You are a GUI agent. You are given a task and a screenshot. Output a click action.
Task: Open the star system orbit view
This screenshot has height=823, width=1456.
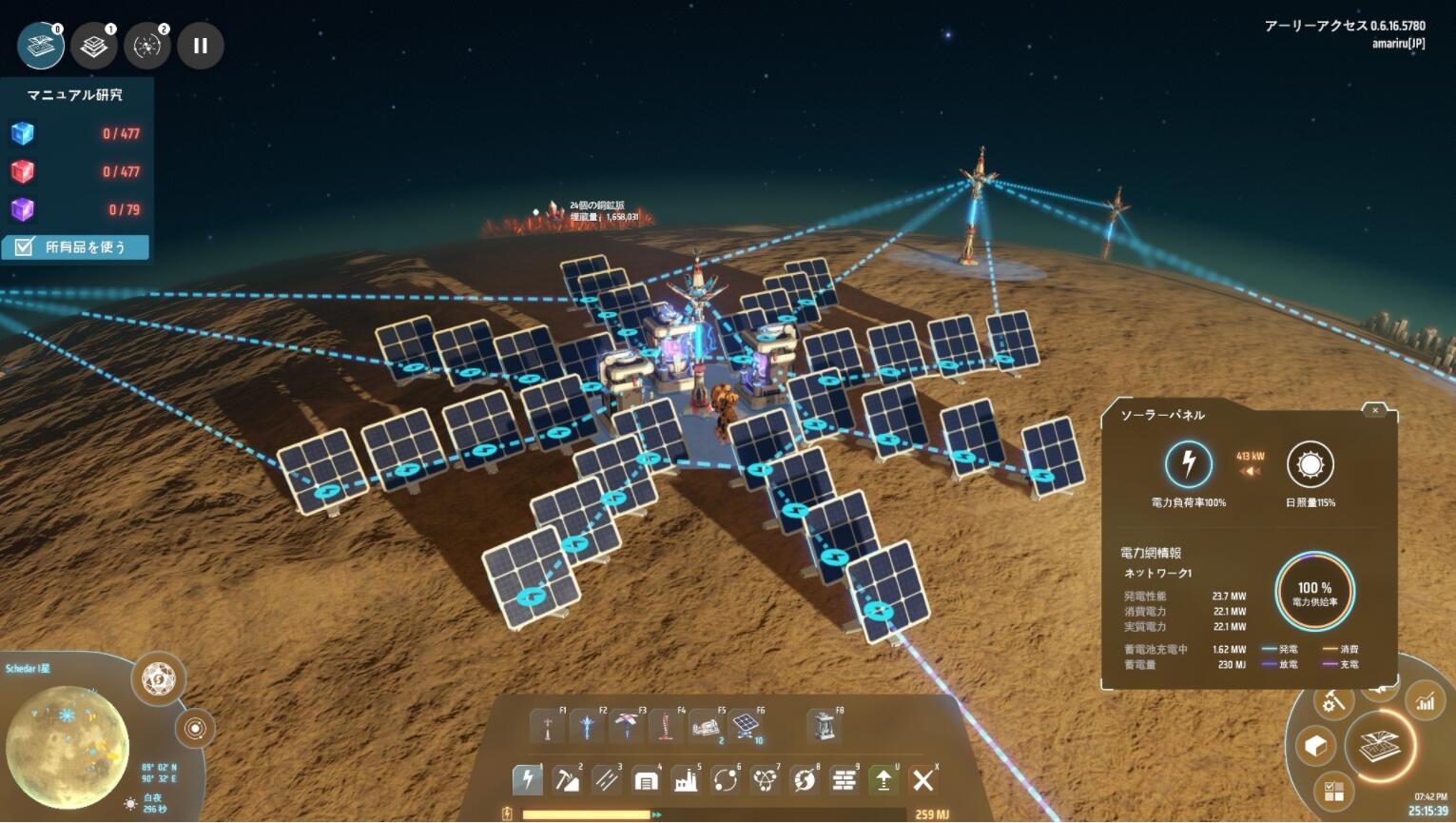[x=195, y=729]
